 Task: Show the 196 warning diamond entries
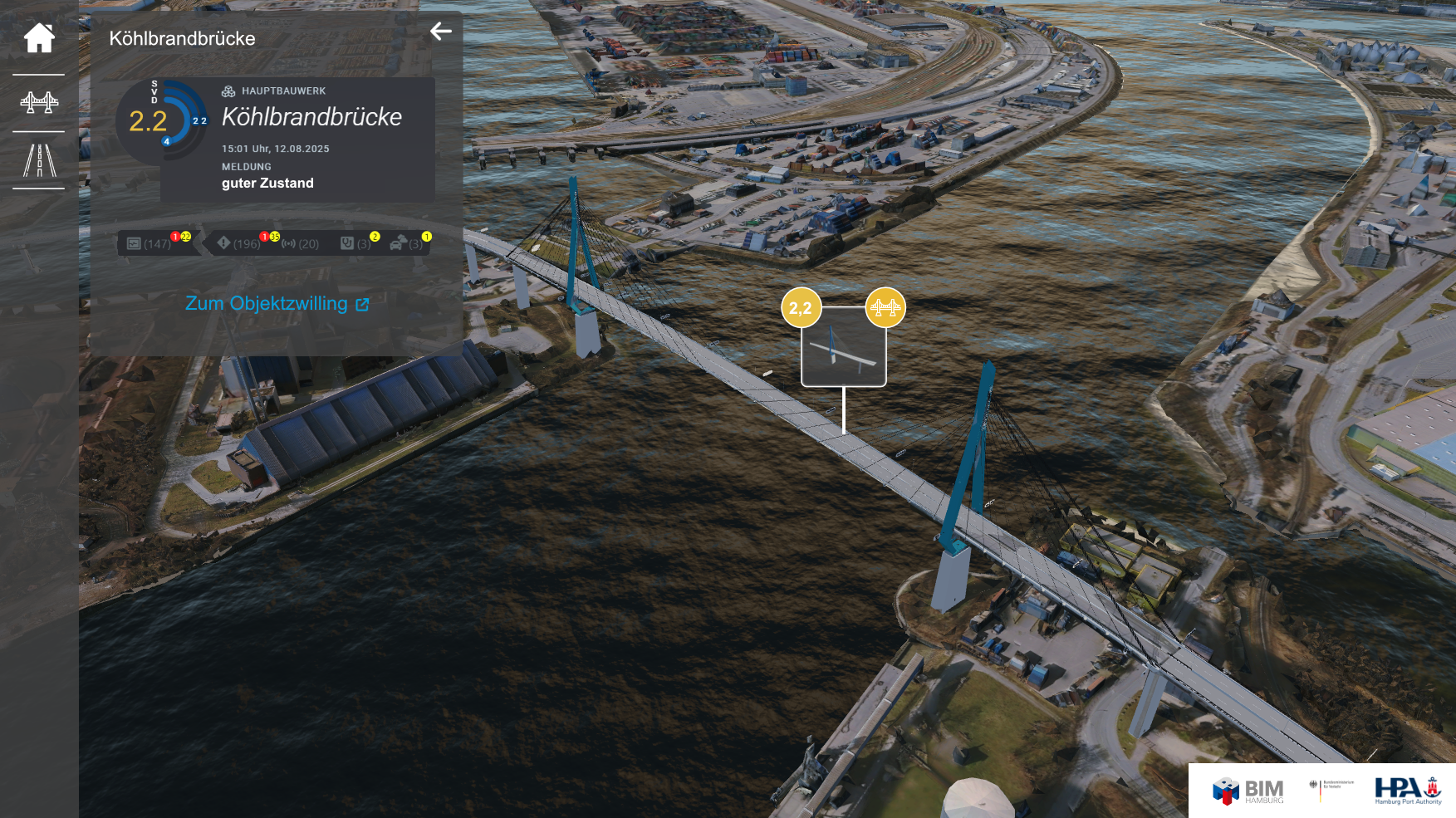[x=239, y=243]
